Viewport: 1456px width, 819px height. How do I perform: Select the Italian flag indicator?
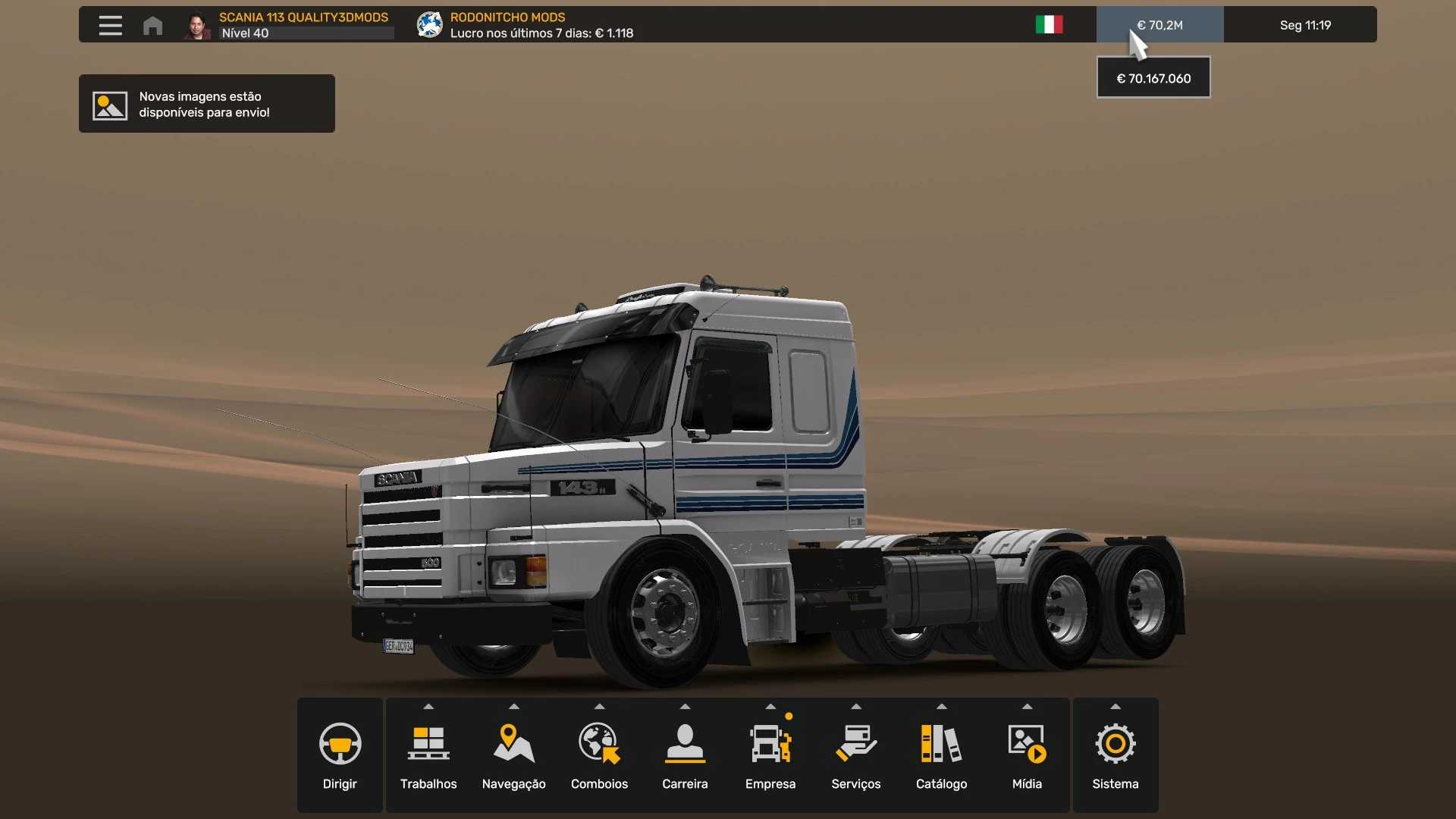pos(1049,25)
